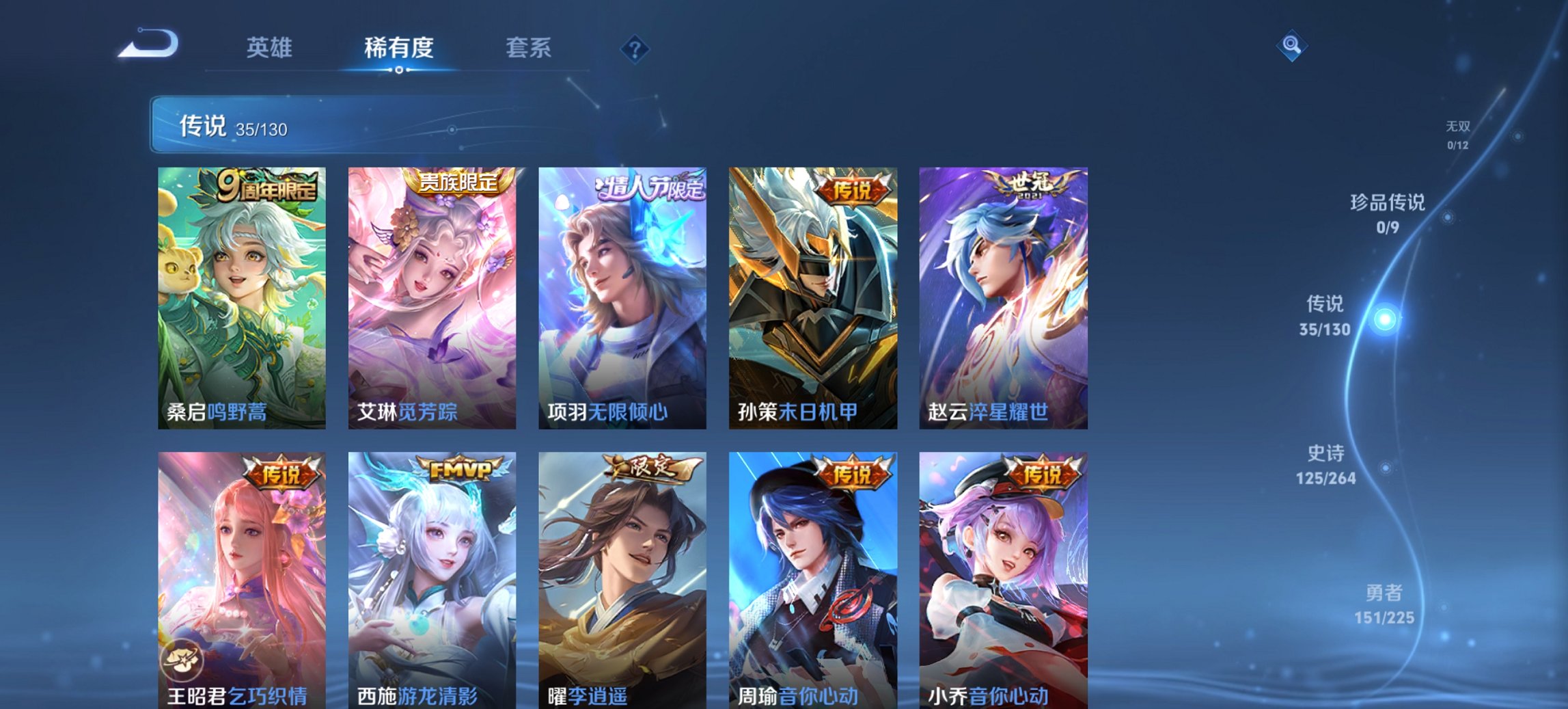Switch to the 英雄 tab
The height and width of the screenshot is (709, 1568).
tap(271, 48)
